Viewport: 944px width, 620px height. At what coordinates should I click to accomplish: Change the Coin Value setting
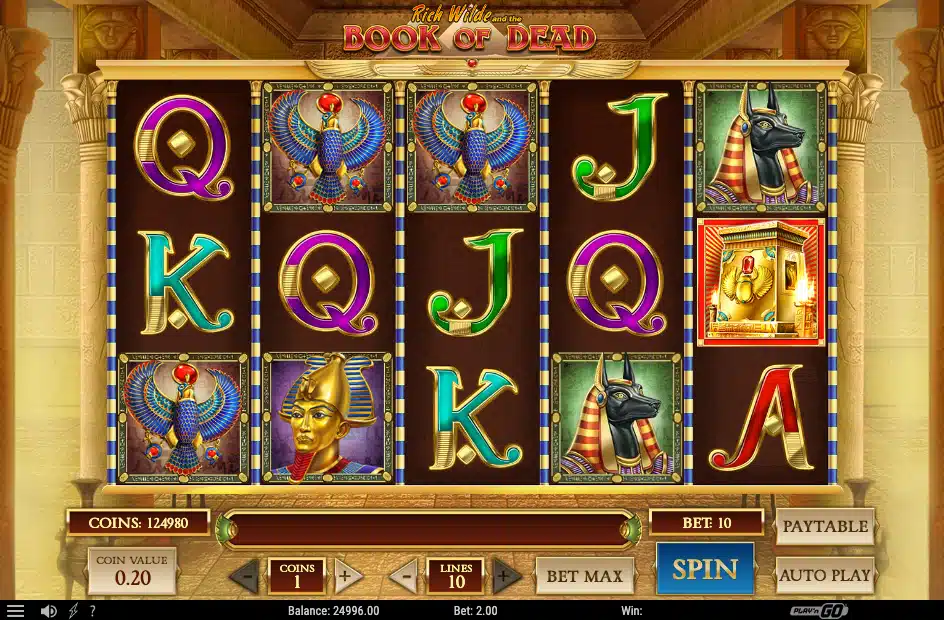click(x=132, y=571)
